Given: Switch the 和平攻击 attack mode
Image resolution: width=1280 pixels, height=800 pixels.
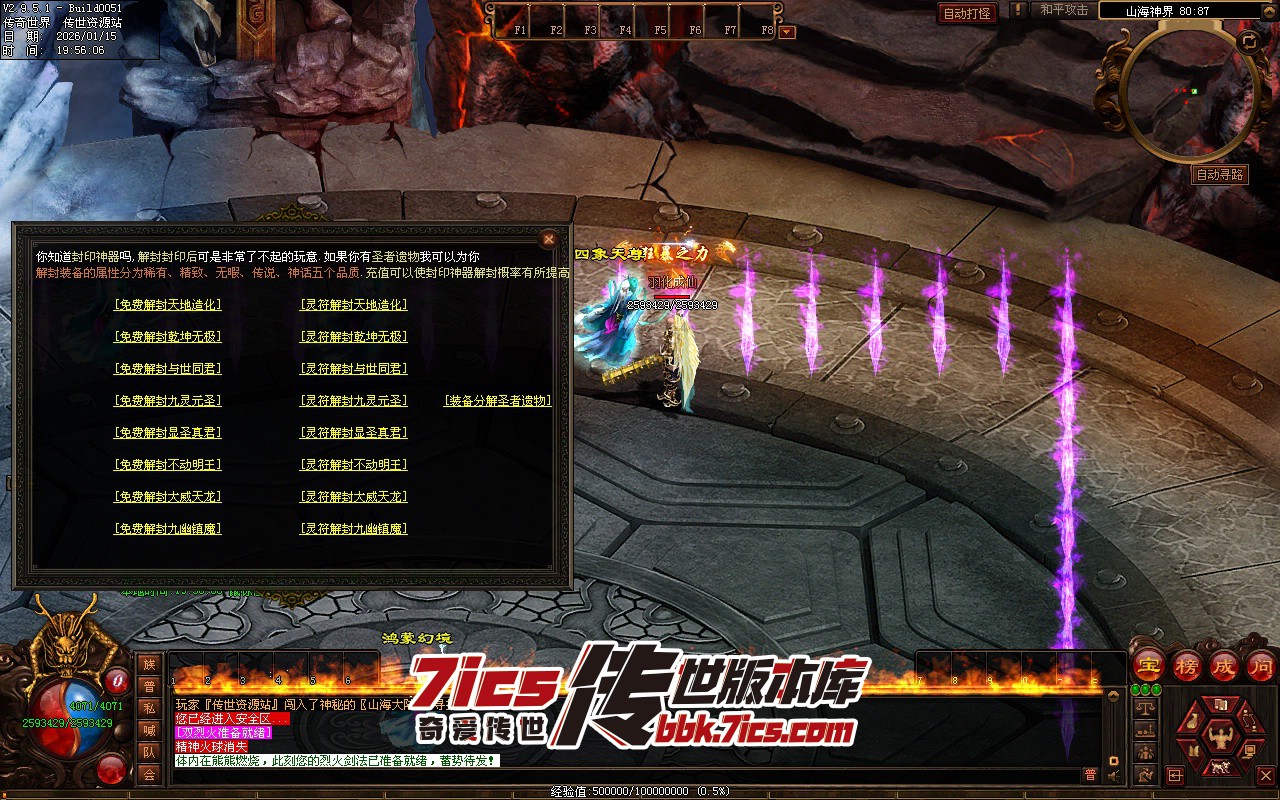Looking at the screenshot, I should (1064, 10).
